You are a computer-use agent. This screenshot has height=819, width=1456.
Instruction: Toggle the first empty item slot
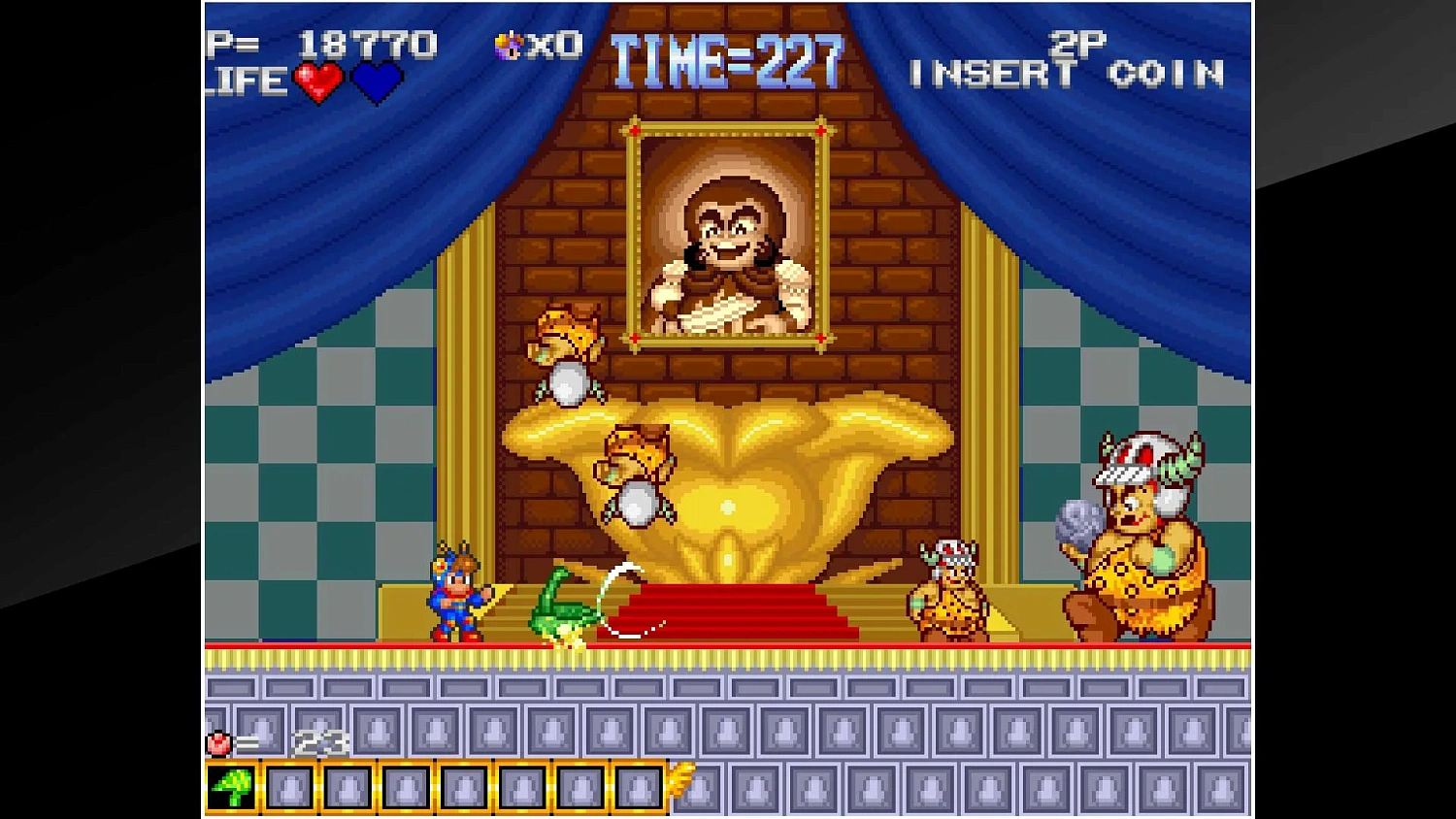288,788
